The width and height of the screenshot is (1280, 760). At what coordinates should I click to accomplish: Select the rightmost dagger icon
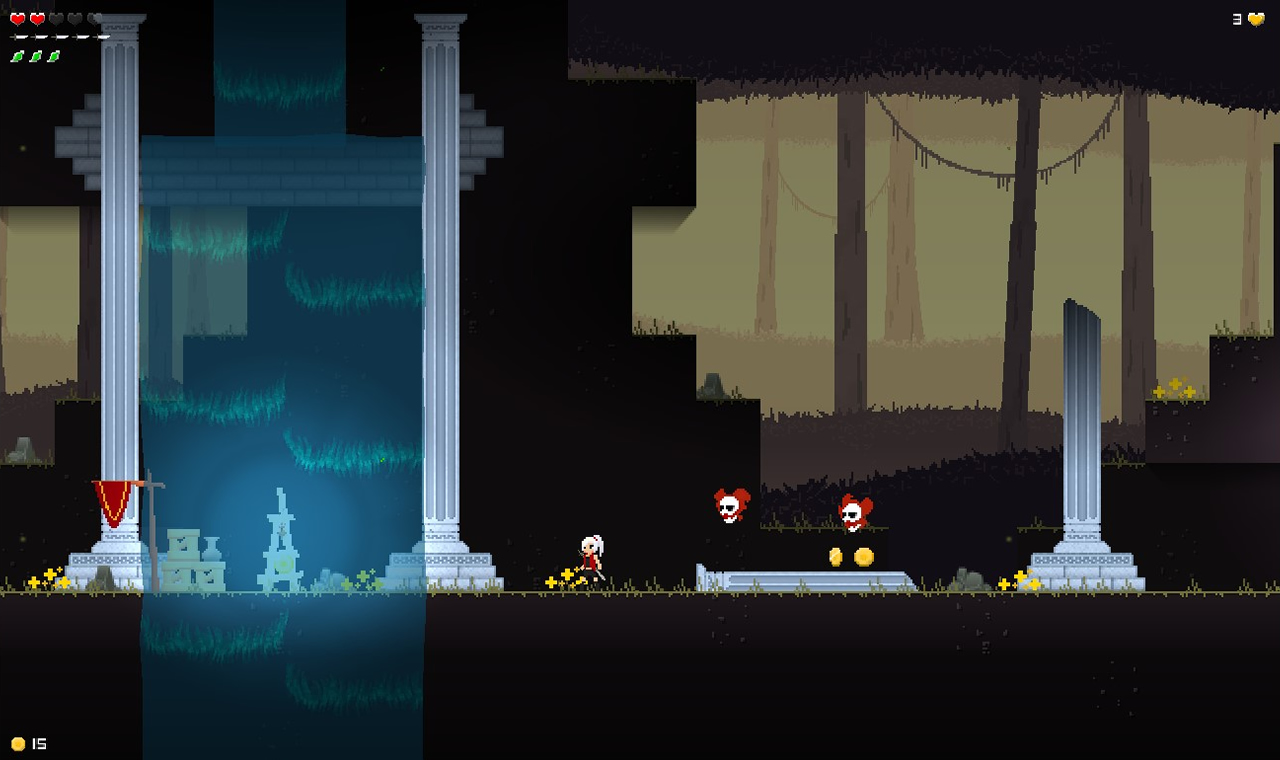coord(100,36)
